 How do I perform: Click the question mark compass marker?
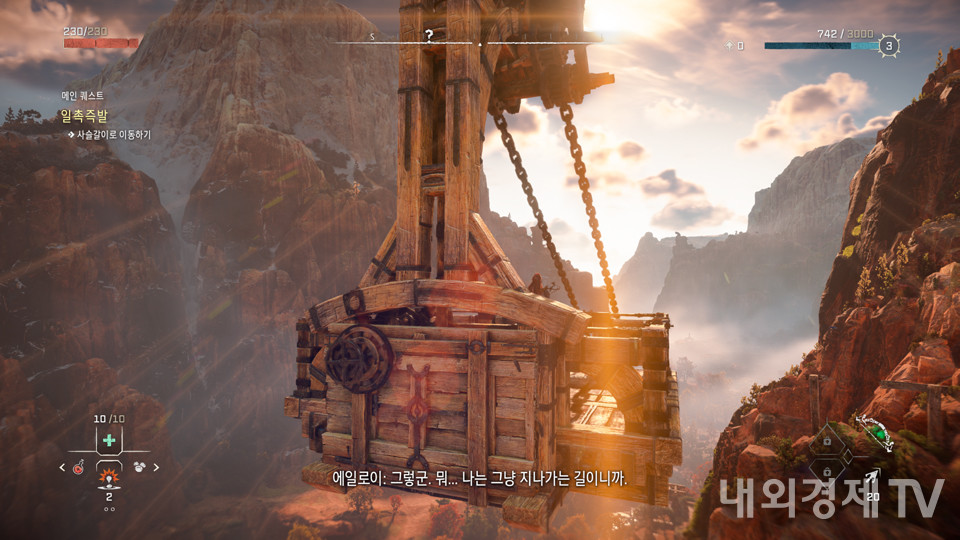coord(429,35)
